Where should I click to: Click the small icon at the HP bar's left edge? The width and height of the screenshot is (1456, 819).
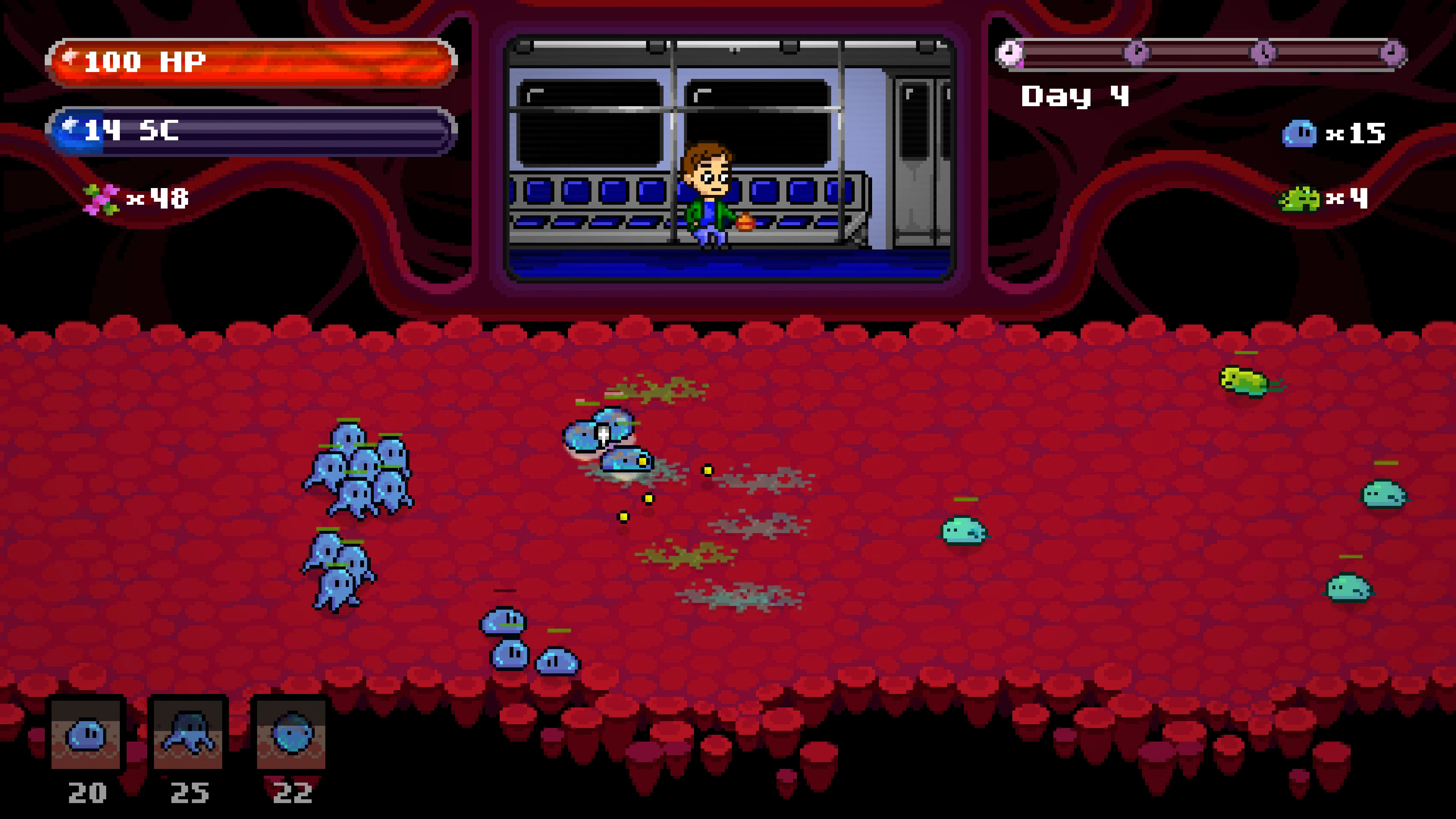click(71, 56)
